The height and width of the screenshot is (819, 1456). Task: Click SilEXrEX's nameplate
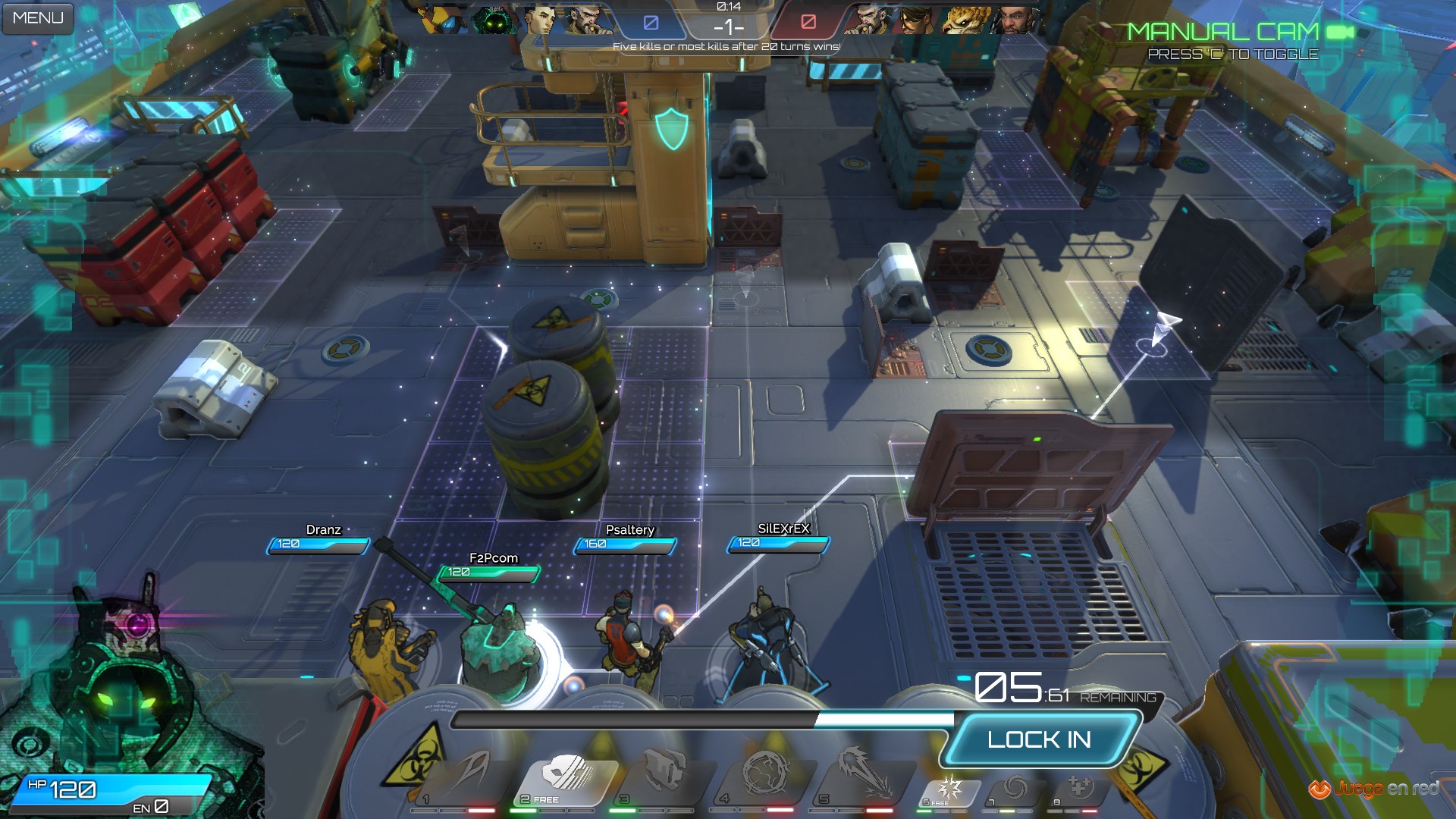(783, 529)
